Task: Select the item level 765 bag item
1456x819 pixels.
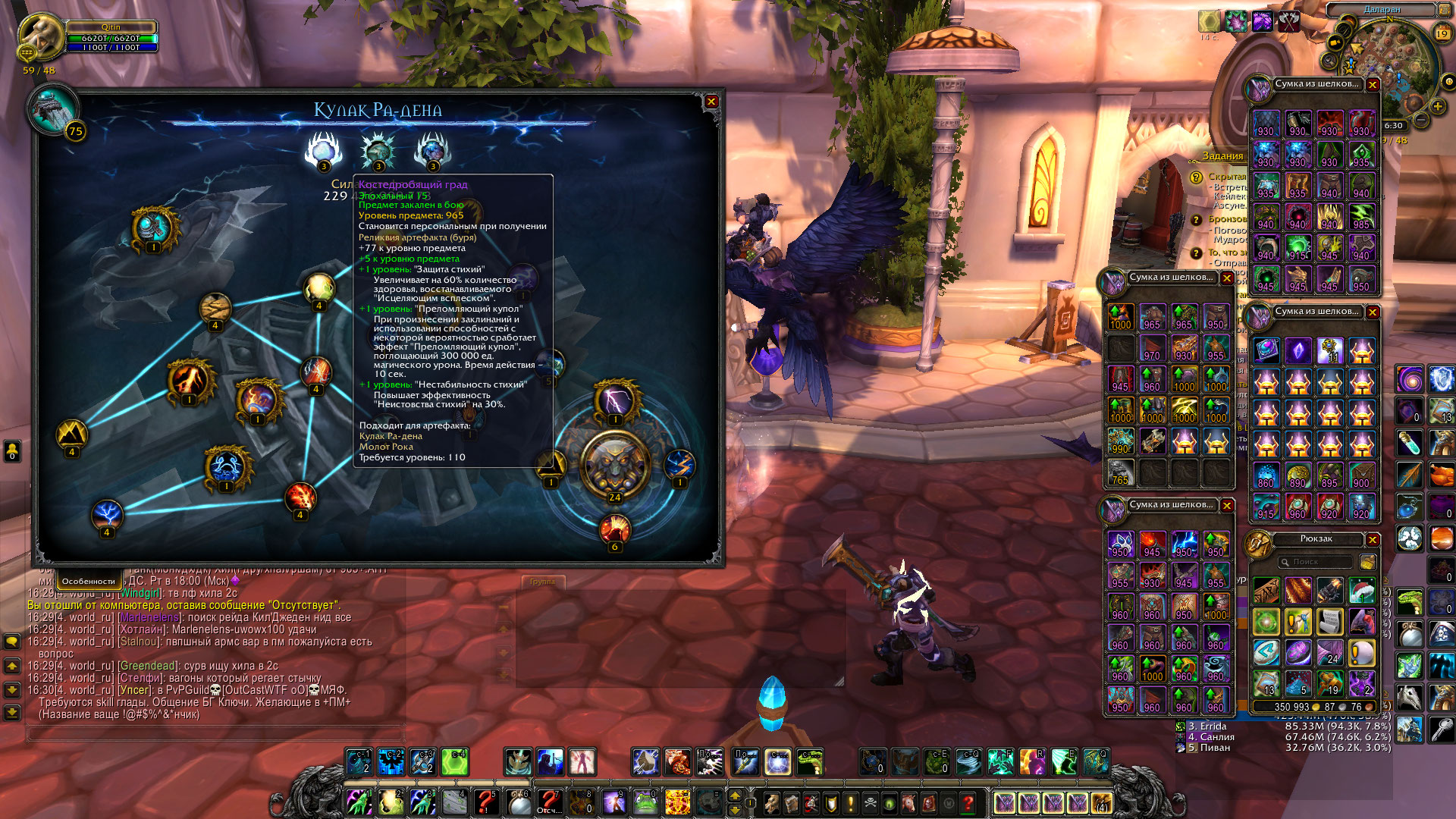Action: [x=1120, y=473]
